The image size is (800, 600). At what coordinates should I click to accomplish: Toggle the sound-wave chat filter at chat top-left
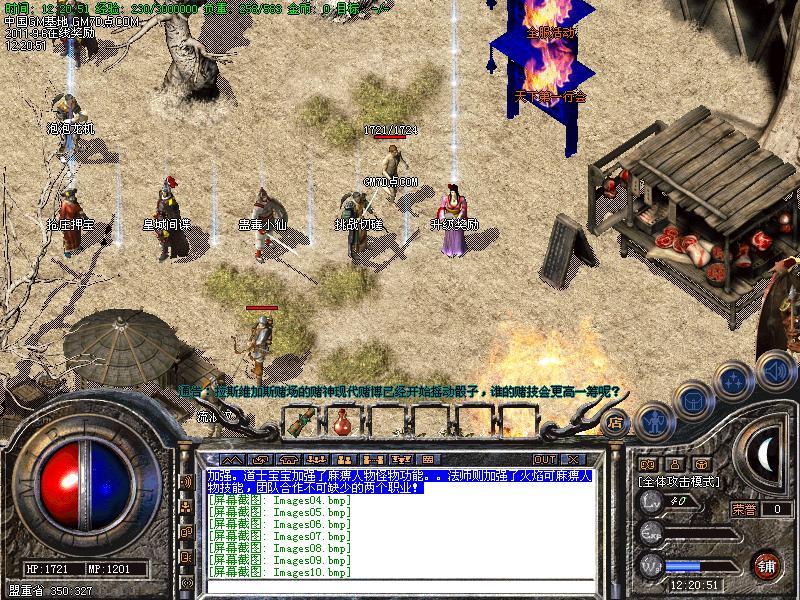point(185,481)
